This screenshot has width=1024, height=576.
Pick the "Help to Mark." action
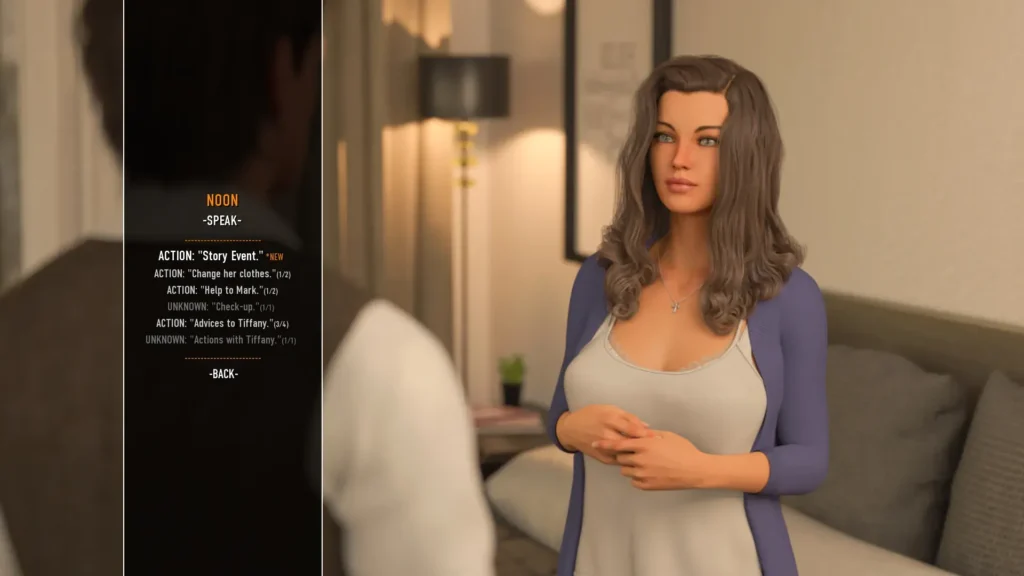222,290
